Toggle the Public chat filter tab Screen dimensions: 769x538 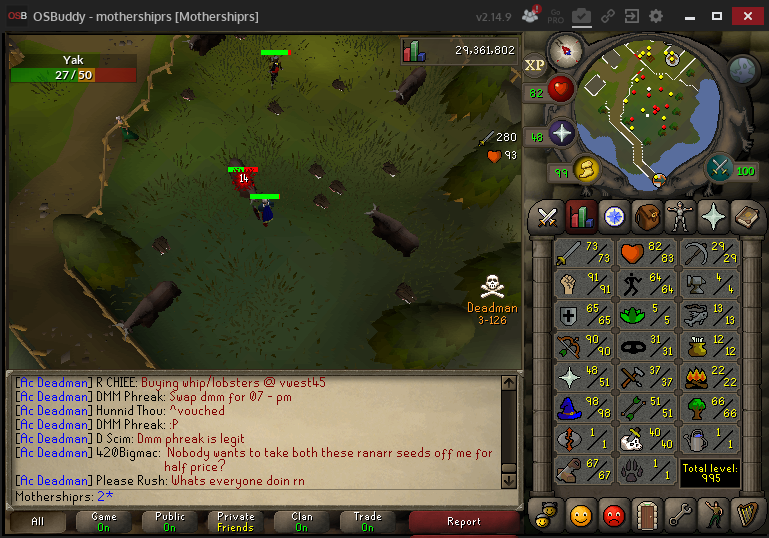[169, 521]
